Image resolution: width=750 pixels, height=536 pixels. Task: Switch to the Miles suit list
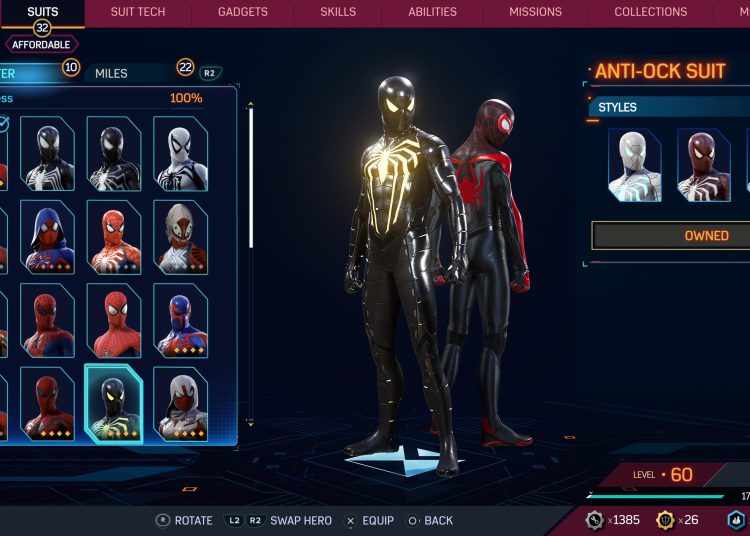point(112,73)
